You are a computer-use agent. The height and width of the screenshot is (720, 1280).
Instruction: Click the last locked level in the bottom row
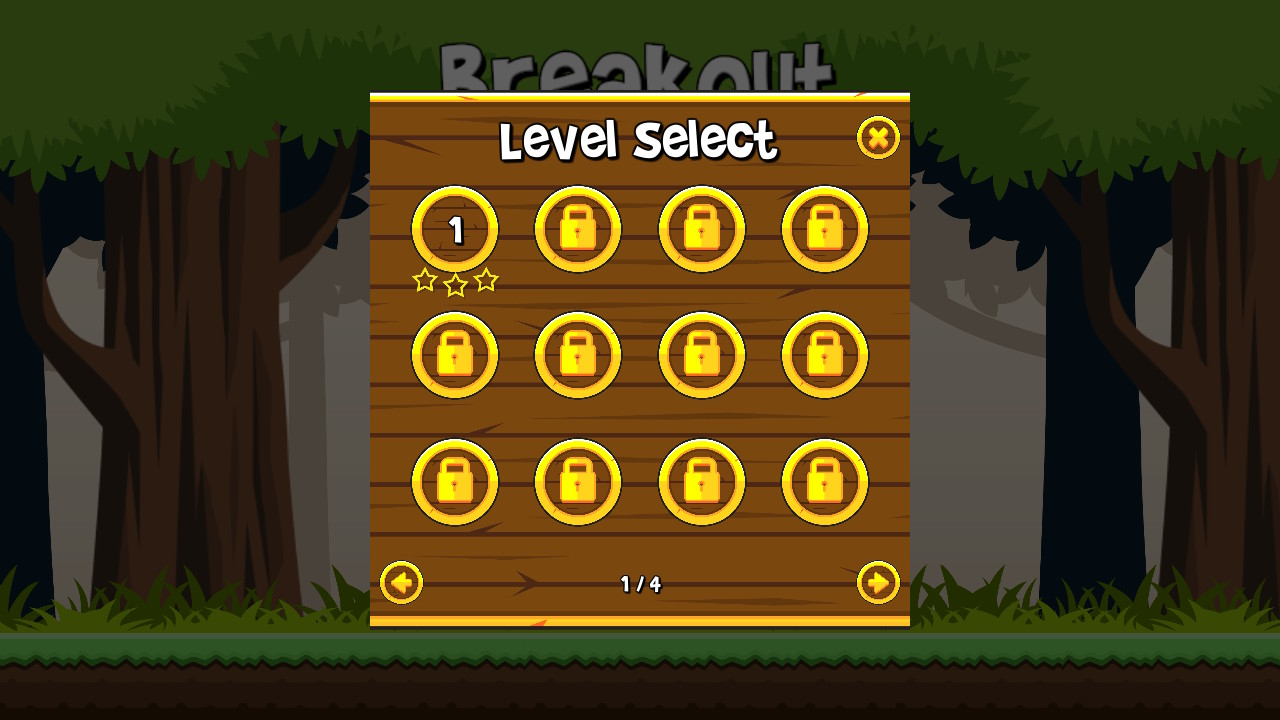tap(825, 481)
